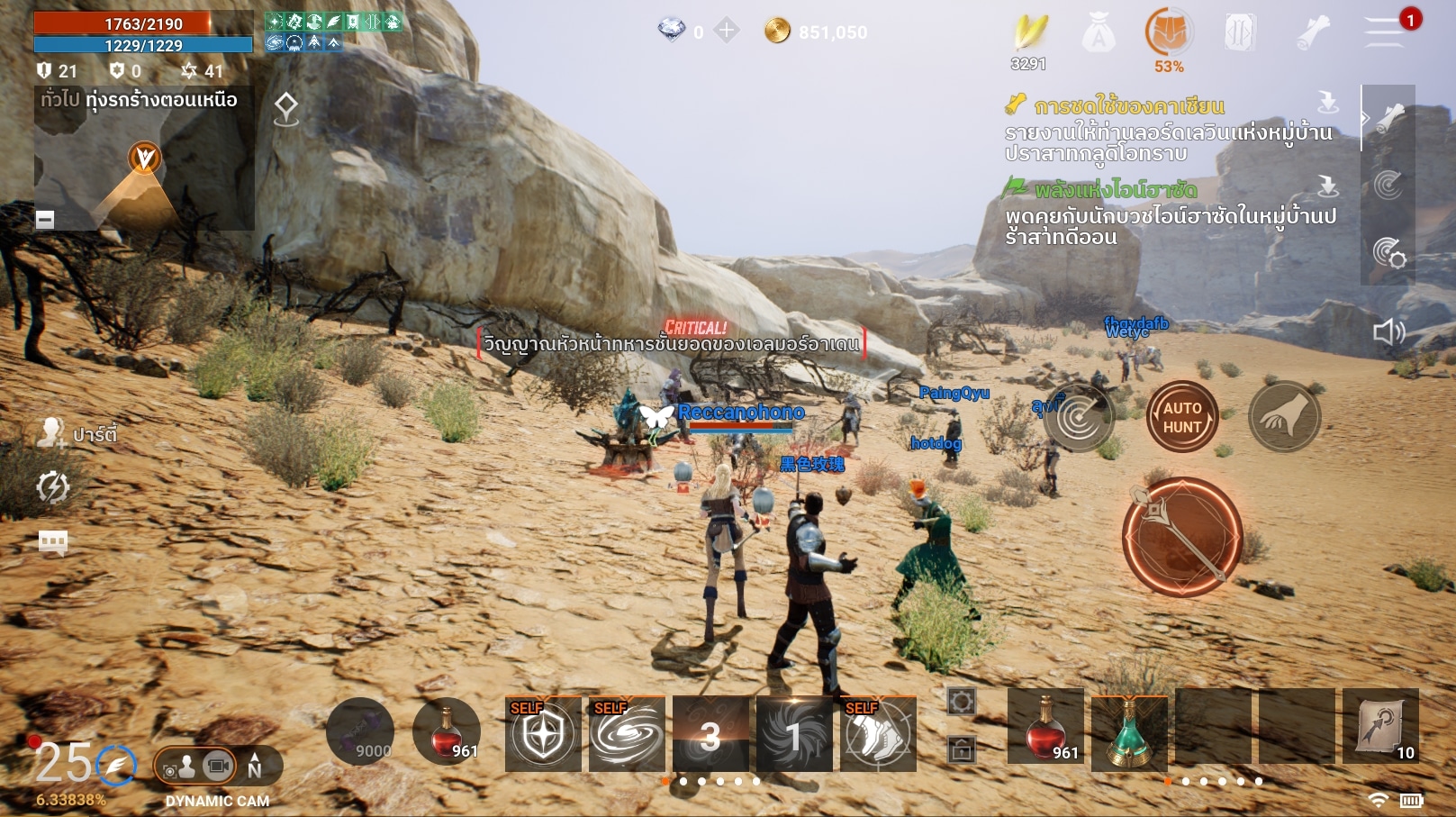Toggle the sound speaker icon
1456x817 pixels.
[x=1388, y=332]
